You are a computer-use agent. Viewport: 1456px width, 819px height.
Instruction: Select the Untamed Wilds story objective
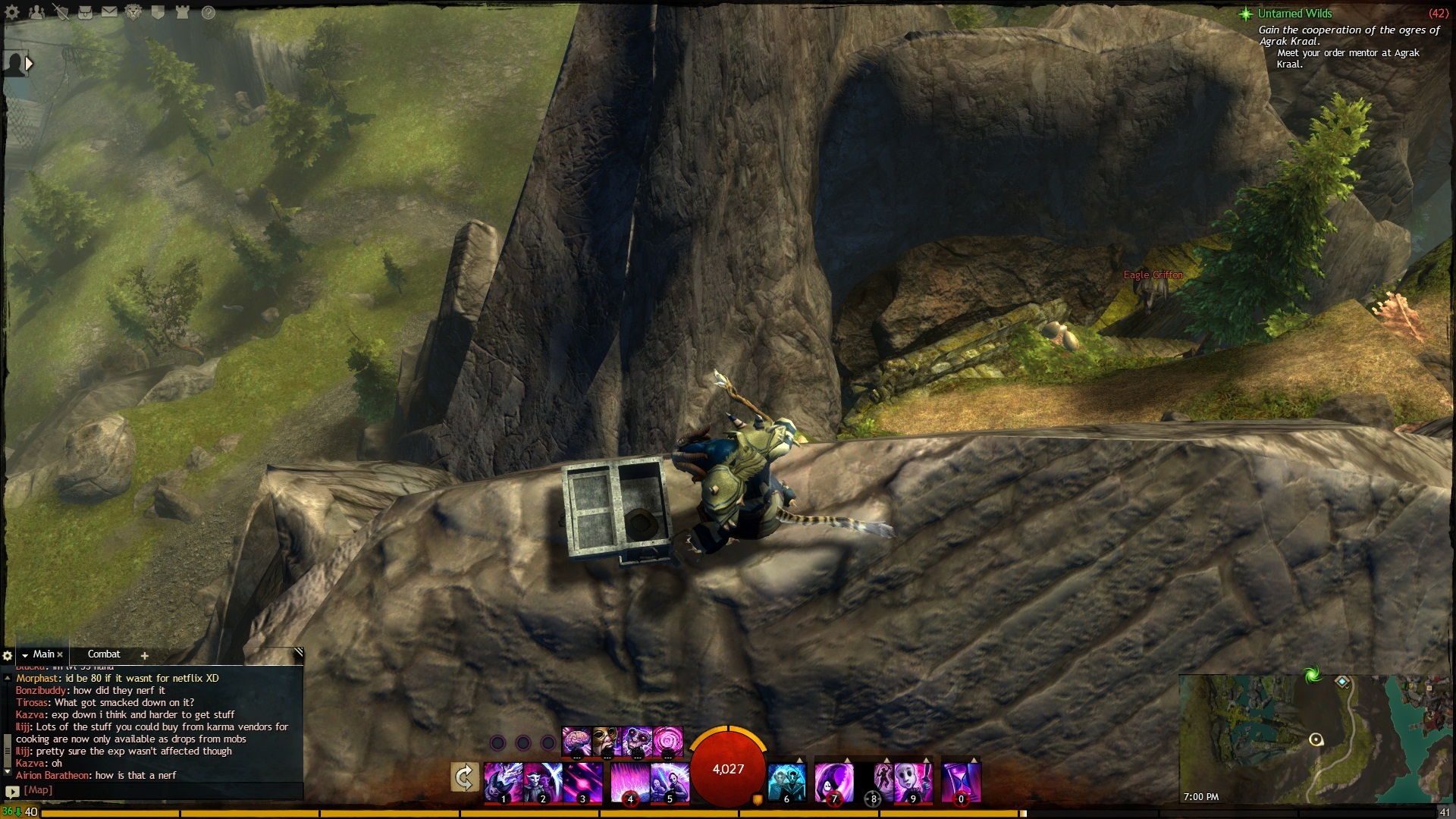tap(1294, 14)
